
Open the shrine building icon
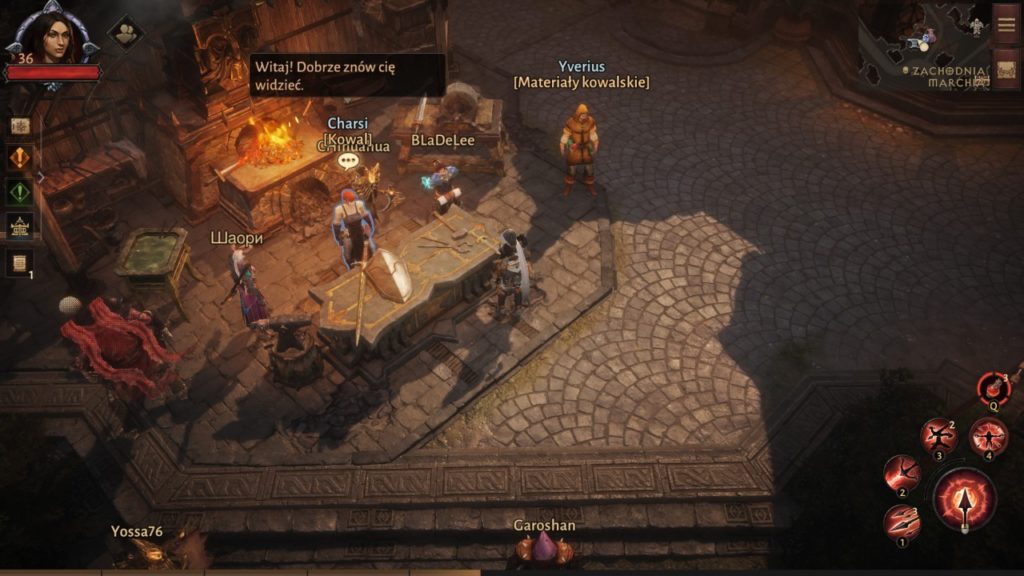20,226
